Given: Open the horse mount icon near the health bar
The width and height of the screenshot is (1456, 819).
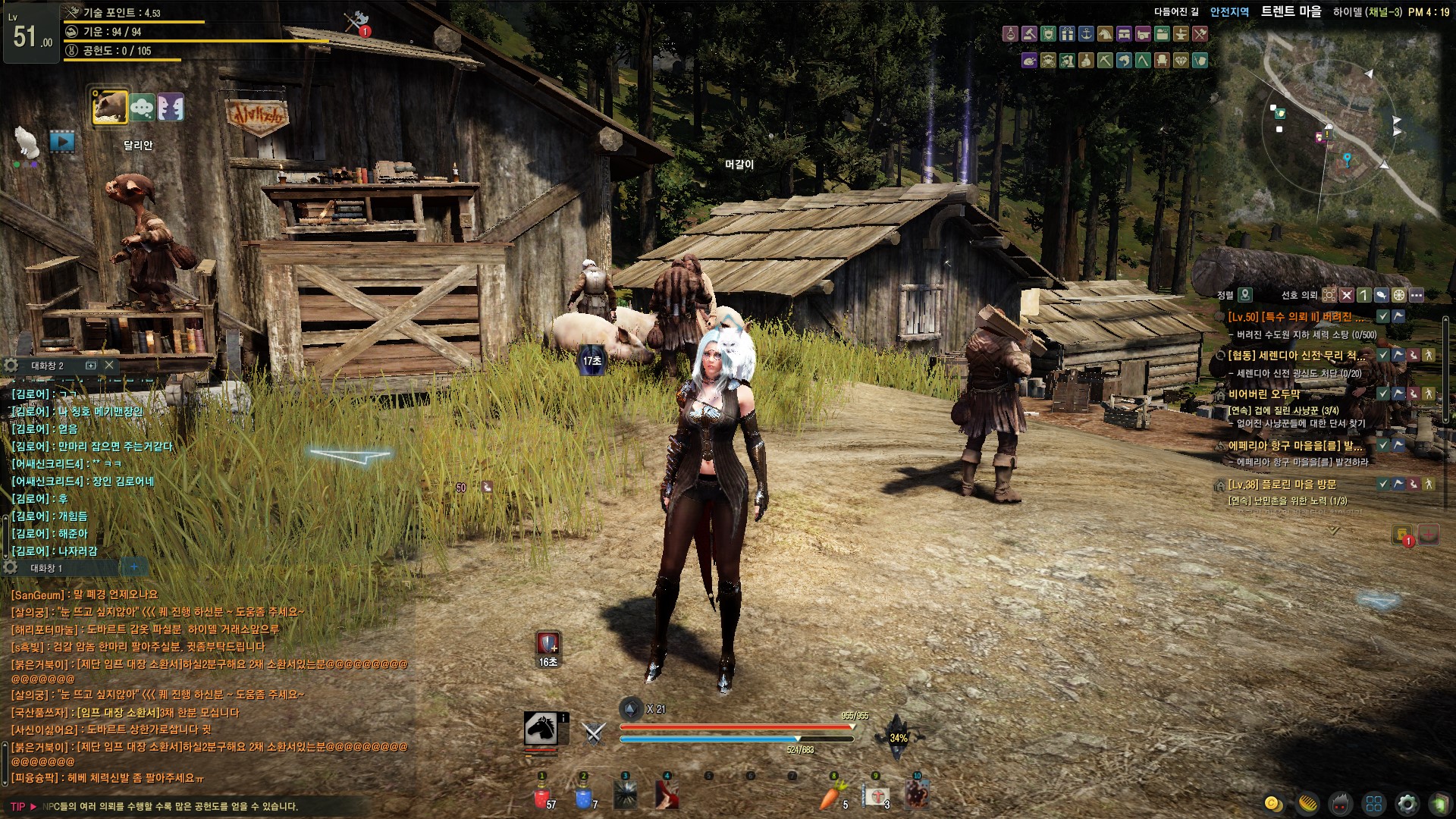Looking at the screenshot, I should pos(541,730).
